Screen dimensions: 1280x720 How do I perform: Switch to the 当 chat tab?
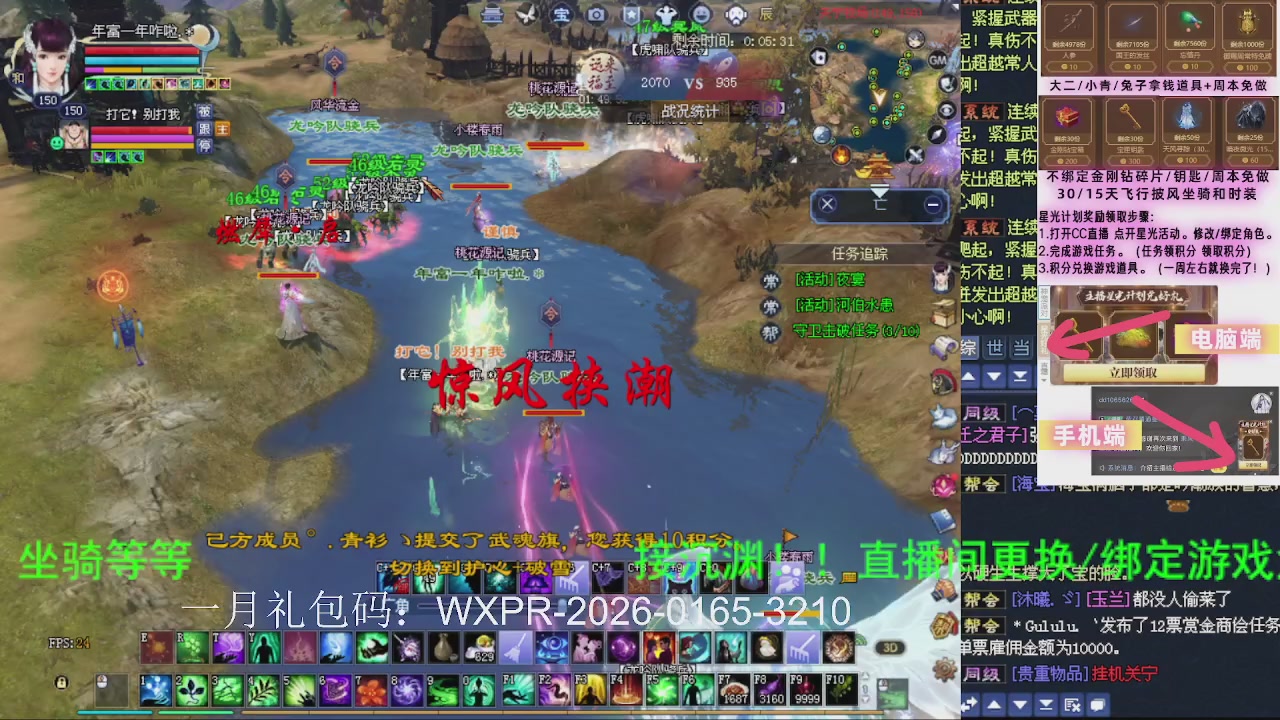tap(1018, 347)
